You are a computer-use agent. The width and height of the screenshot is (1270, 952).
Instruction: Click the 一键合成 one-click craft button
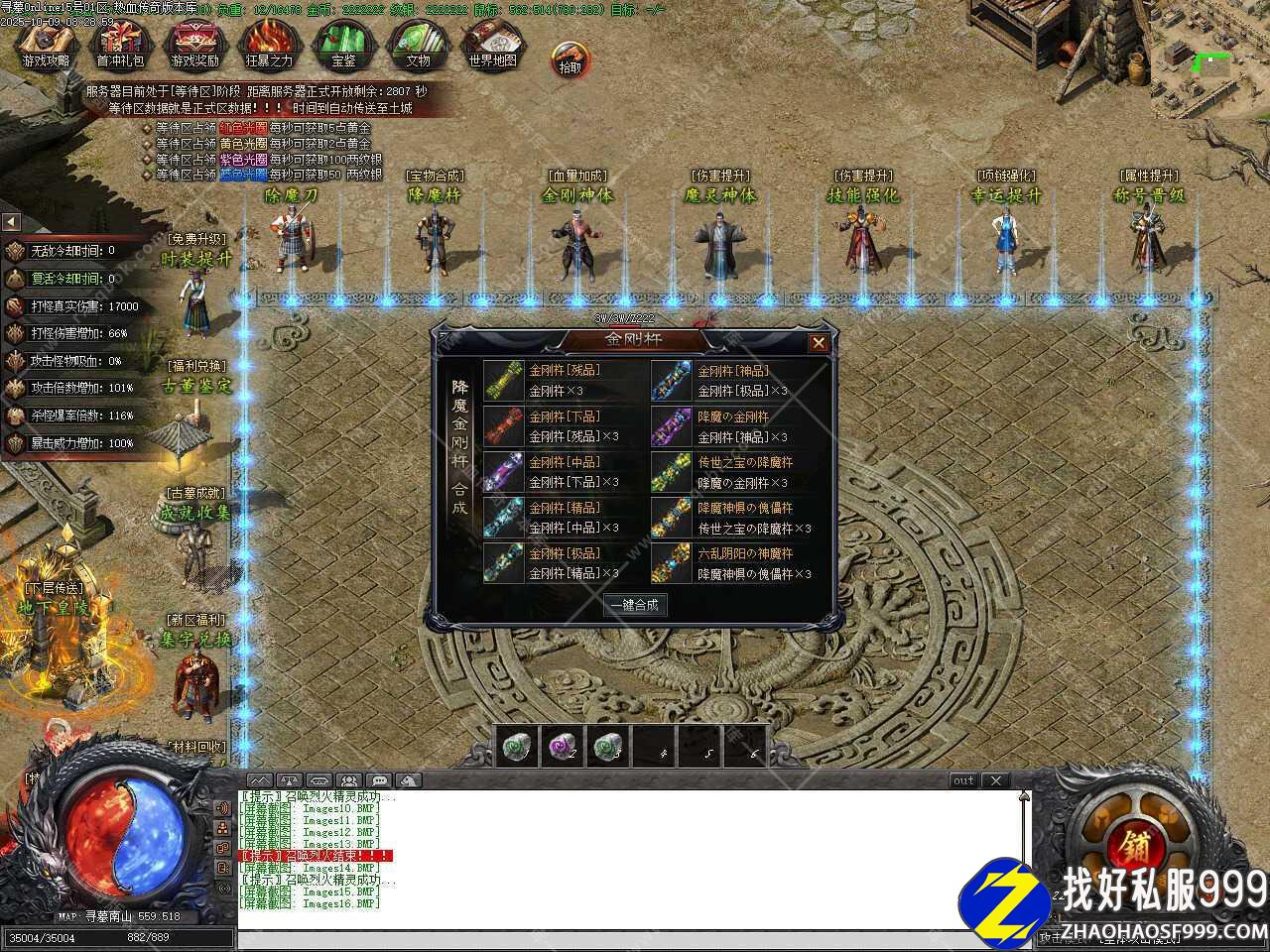coord(636,605)
